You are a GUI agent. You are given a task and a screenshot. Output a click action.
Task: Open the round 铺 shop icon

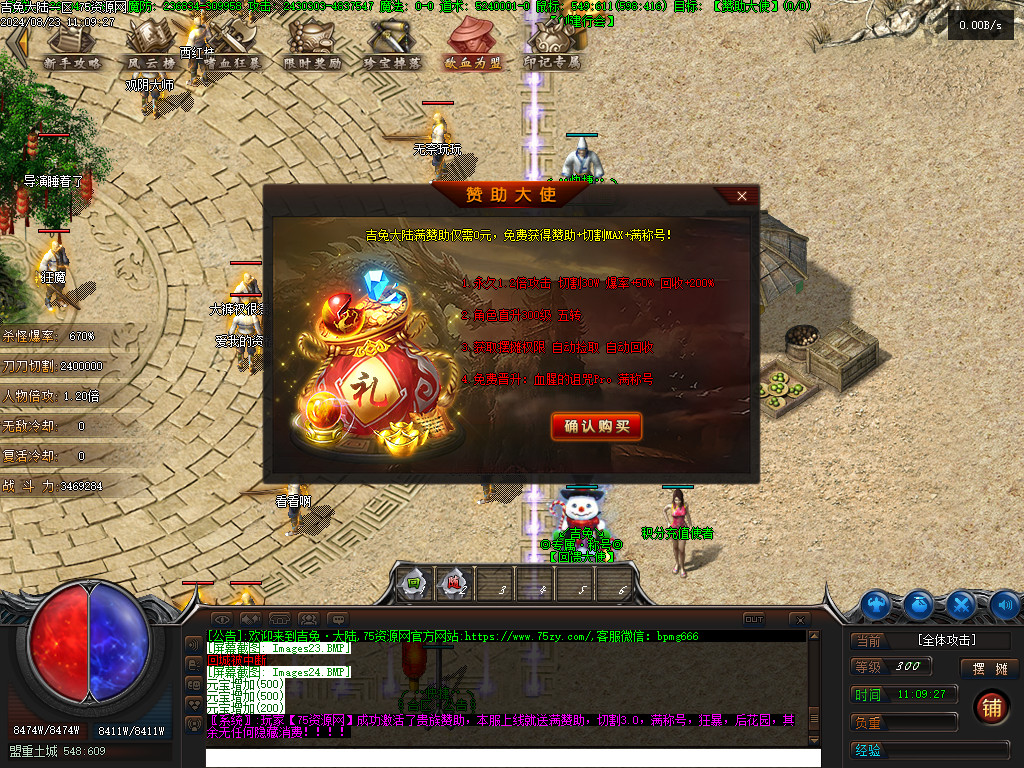pyautogui.click(x=990, y=707)
